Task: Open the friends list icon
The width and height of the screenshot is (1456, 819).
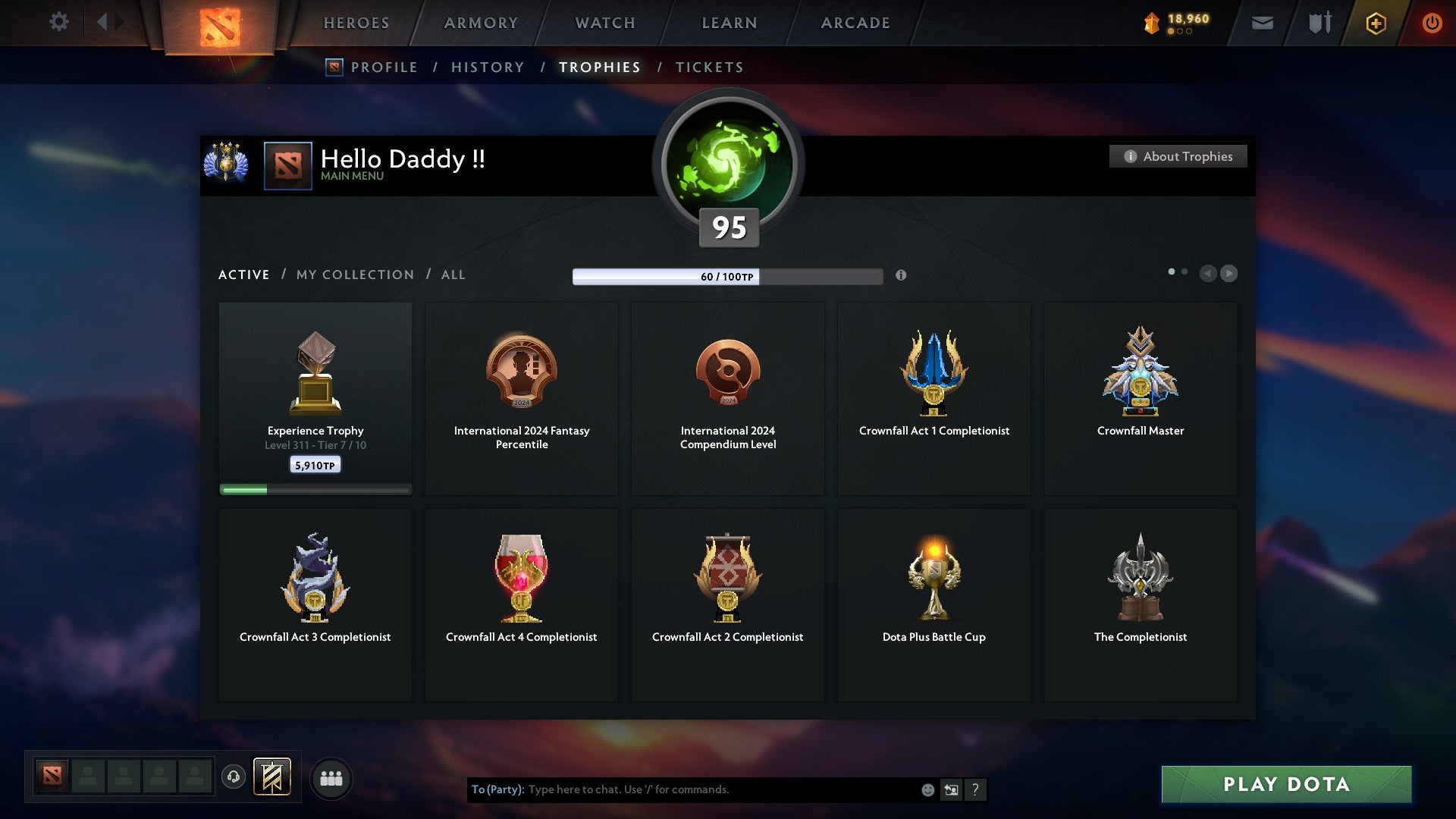Action: click(331, 777)
